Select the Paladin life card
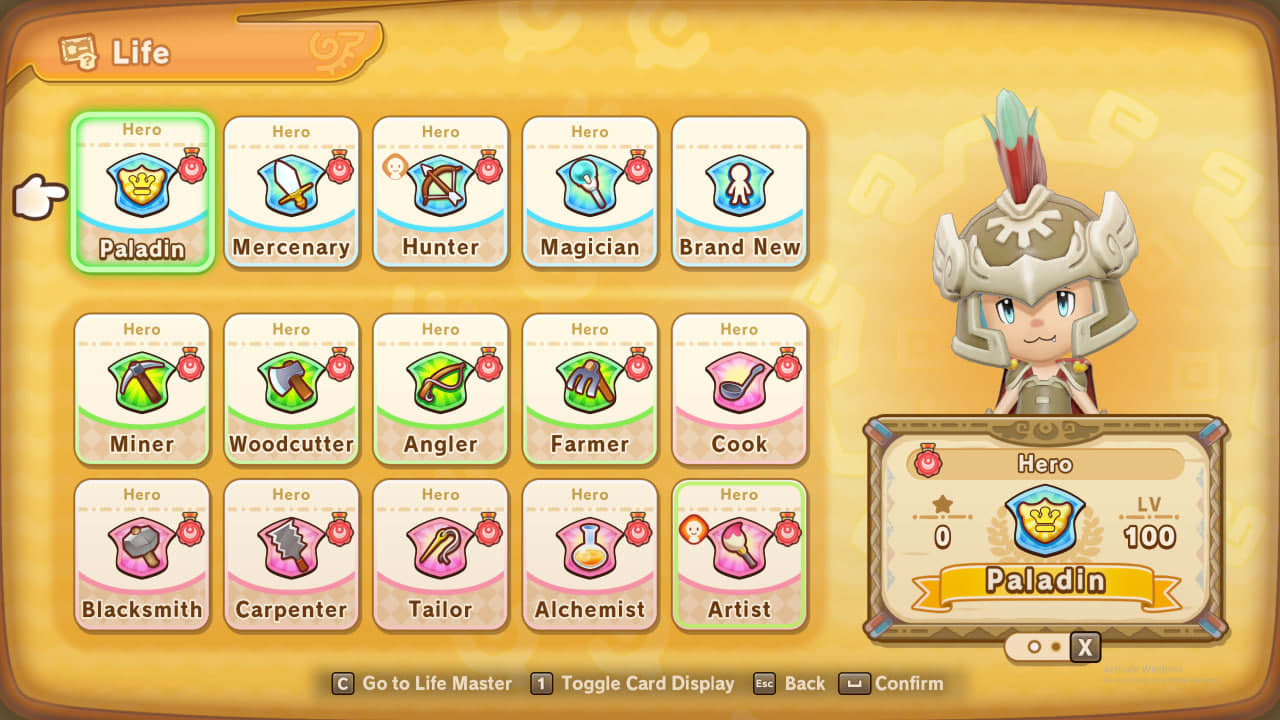1280x720 pixels. (142, 192)
